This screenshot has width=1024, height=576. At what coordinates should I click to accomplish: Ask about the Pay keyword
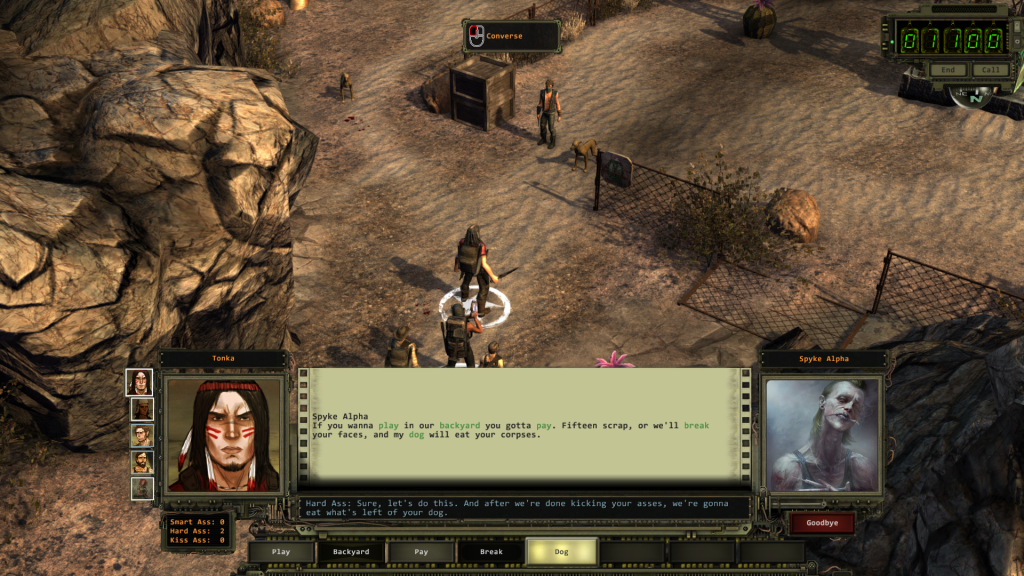[421, 551]
